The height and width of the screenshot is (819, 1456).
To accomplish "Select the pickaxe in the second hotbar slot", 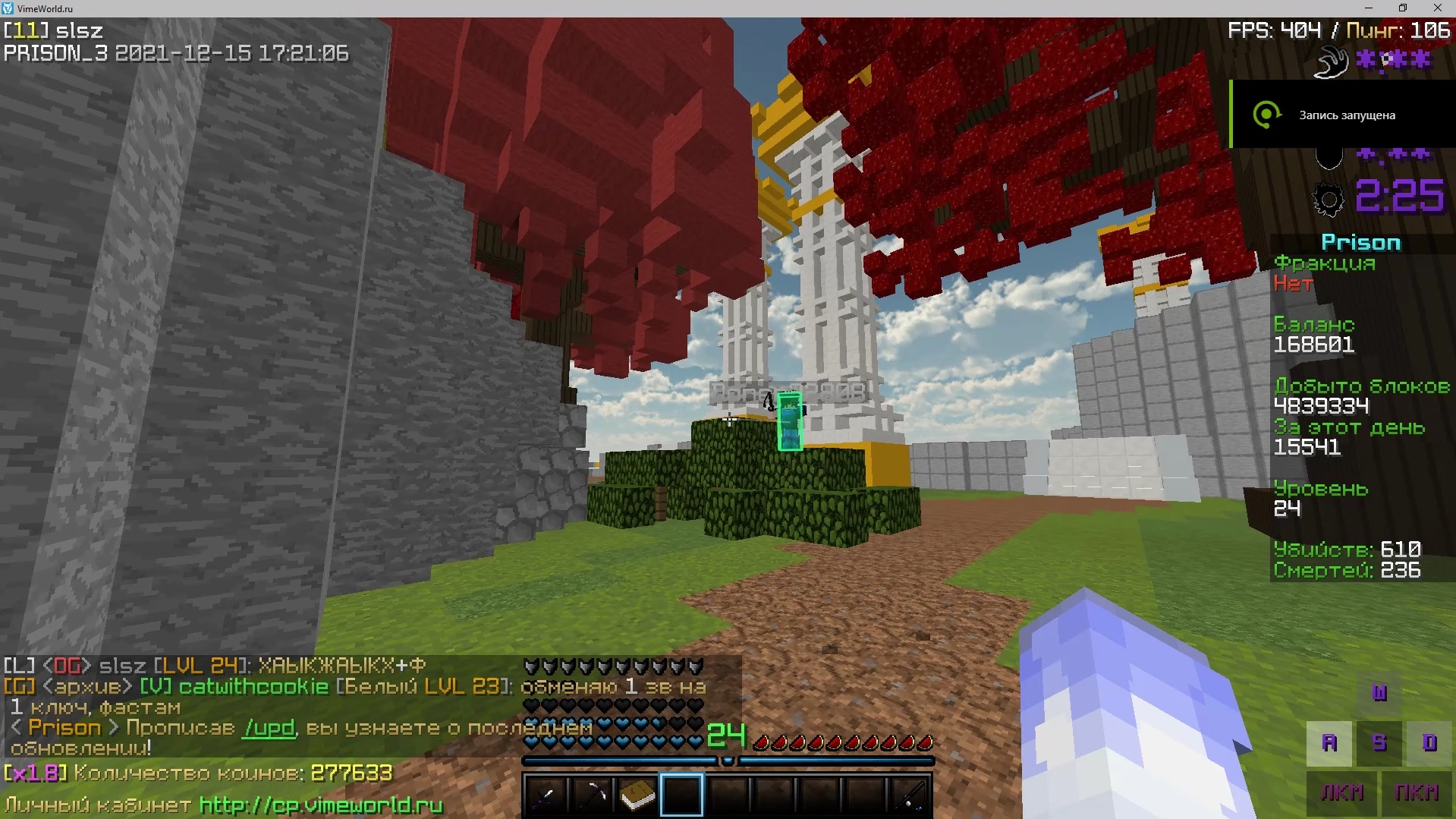I will tap(593, 794).
